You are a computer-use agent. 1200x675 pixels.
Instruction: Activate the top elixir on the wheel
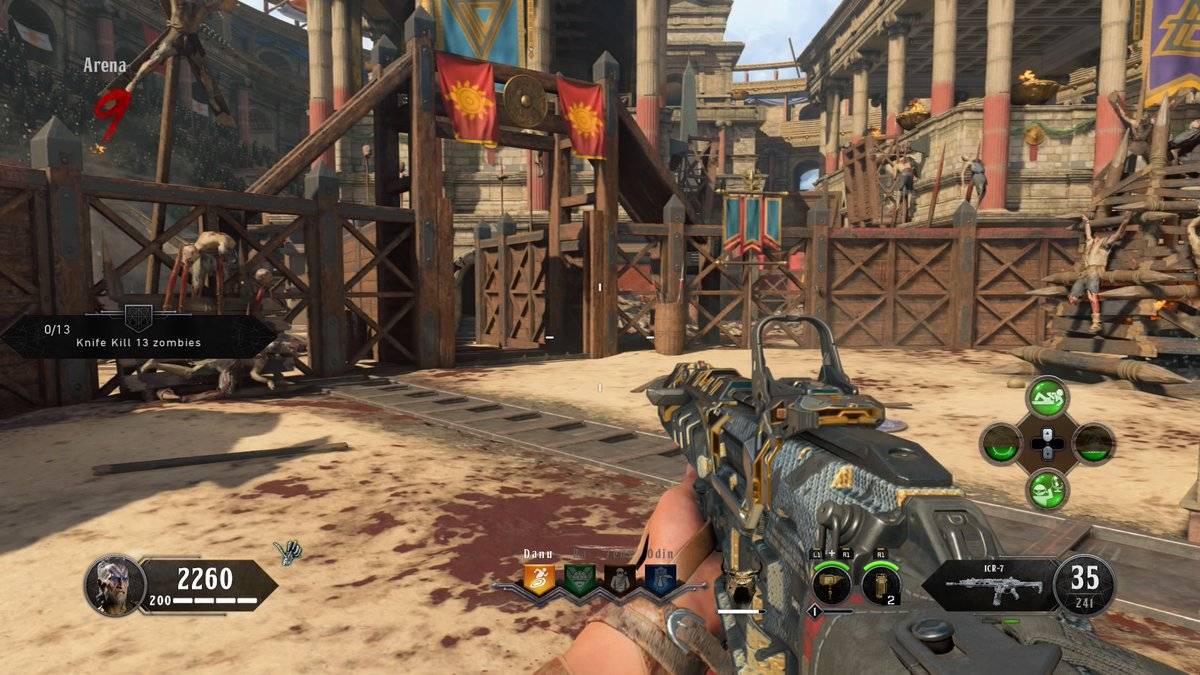pos(1048,397)
